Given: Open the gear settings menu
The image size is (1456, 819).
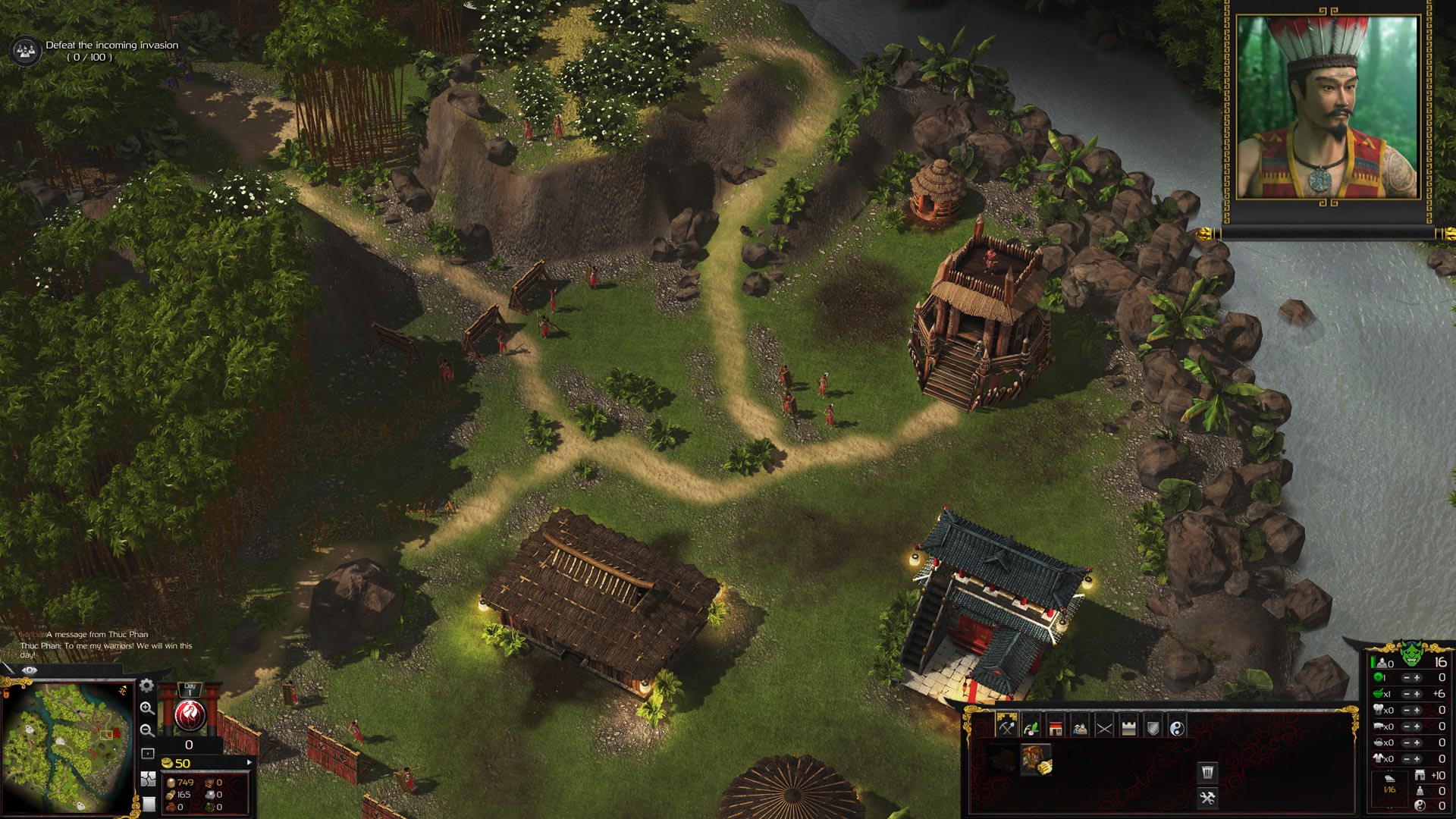Looking at the screenshot, I should (147, 686).
